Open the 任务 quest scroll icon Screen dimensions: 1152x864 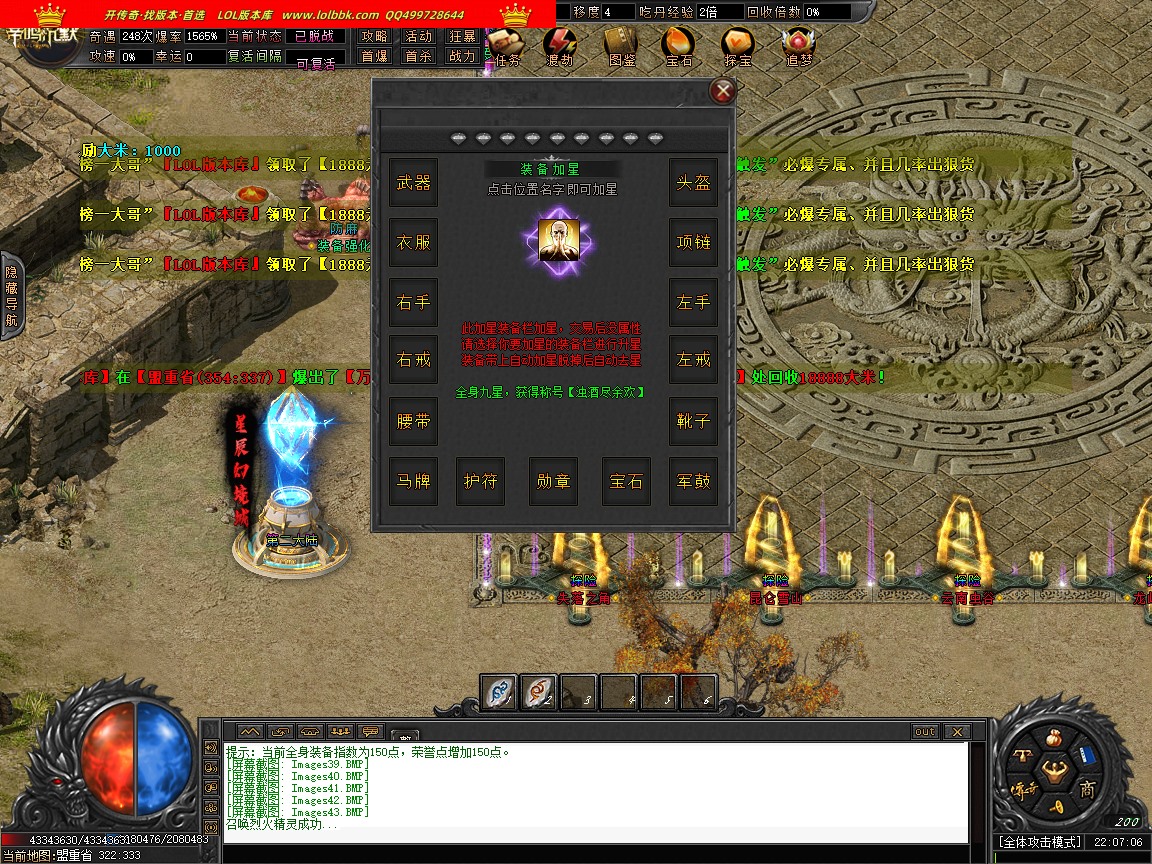click(x=503, y=45)
